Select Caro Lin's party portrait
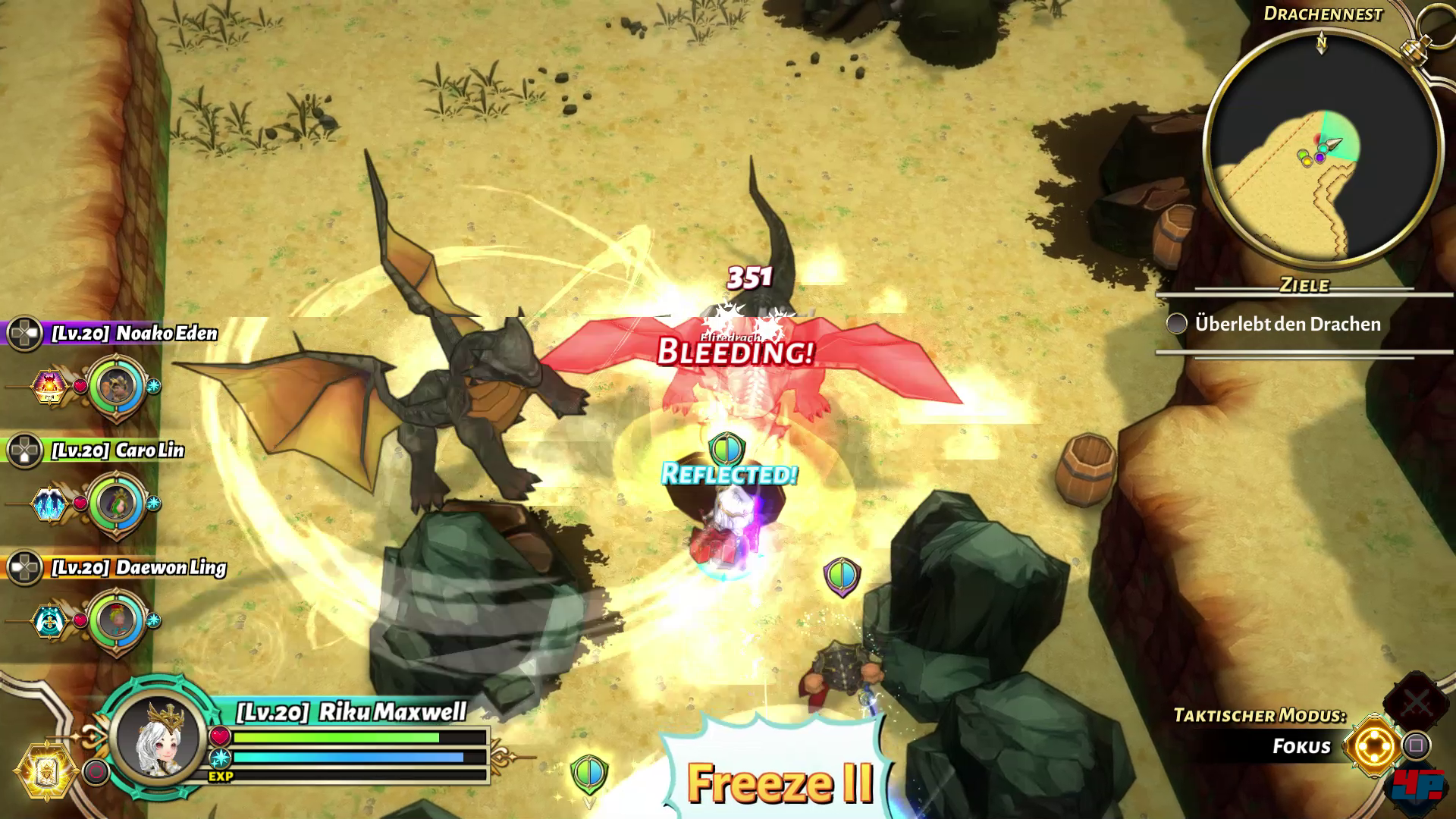The width and height of the screenshot is (1456, 819). tap(117, 503)
